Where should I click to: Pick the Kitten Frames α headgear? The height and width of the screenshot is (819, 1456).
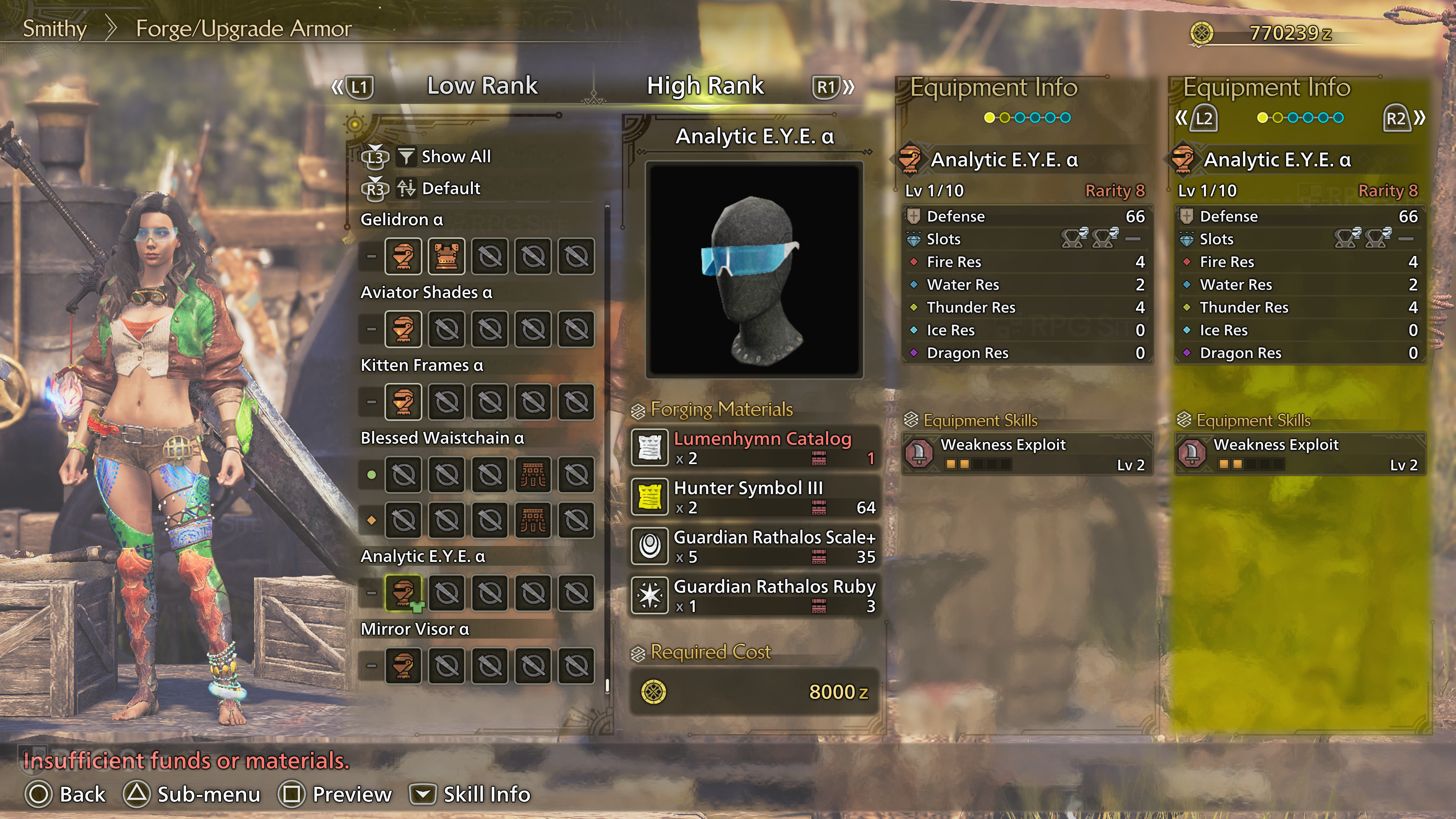coord(403,402)
